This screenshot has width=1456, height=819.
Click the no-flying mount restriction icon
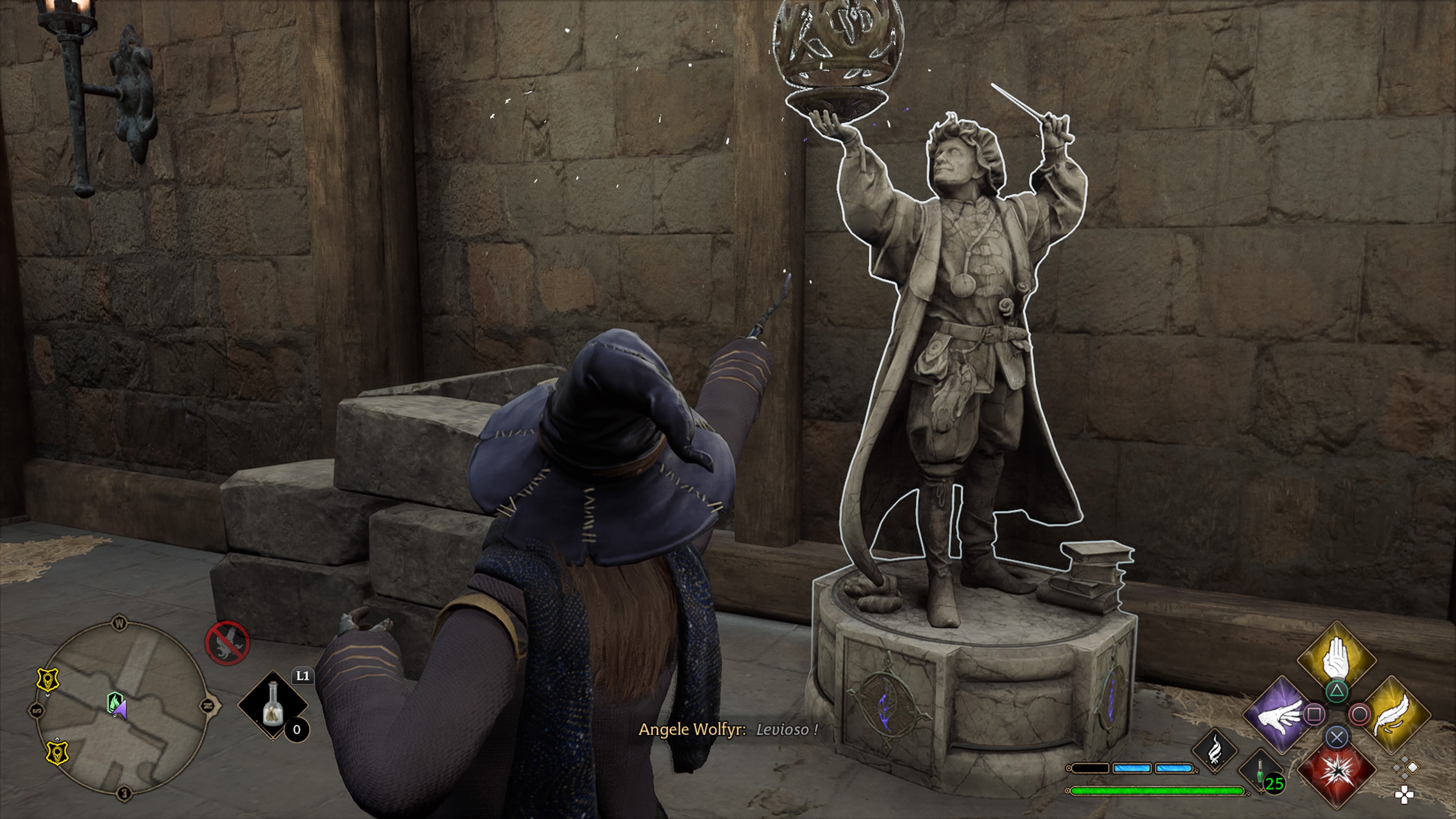point(227,642)
